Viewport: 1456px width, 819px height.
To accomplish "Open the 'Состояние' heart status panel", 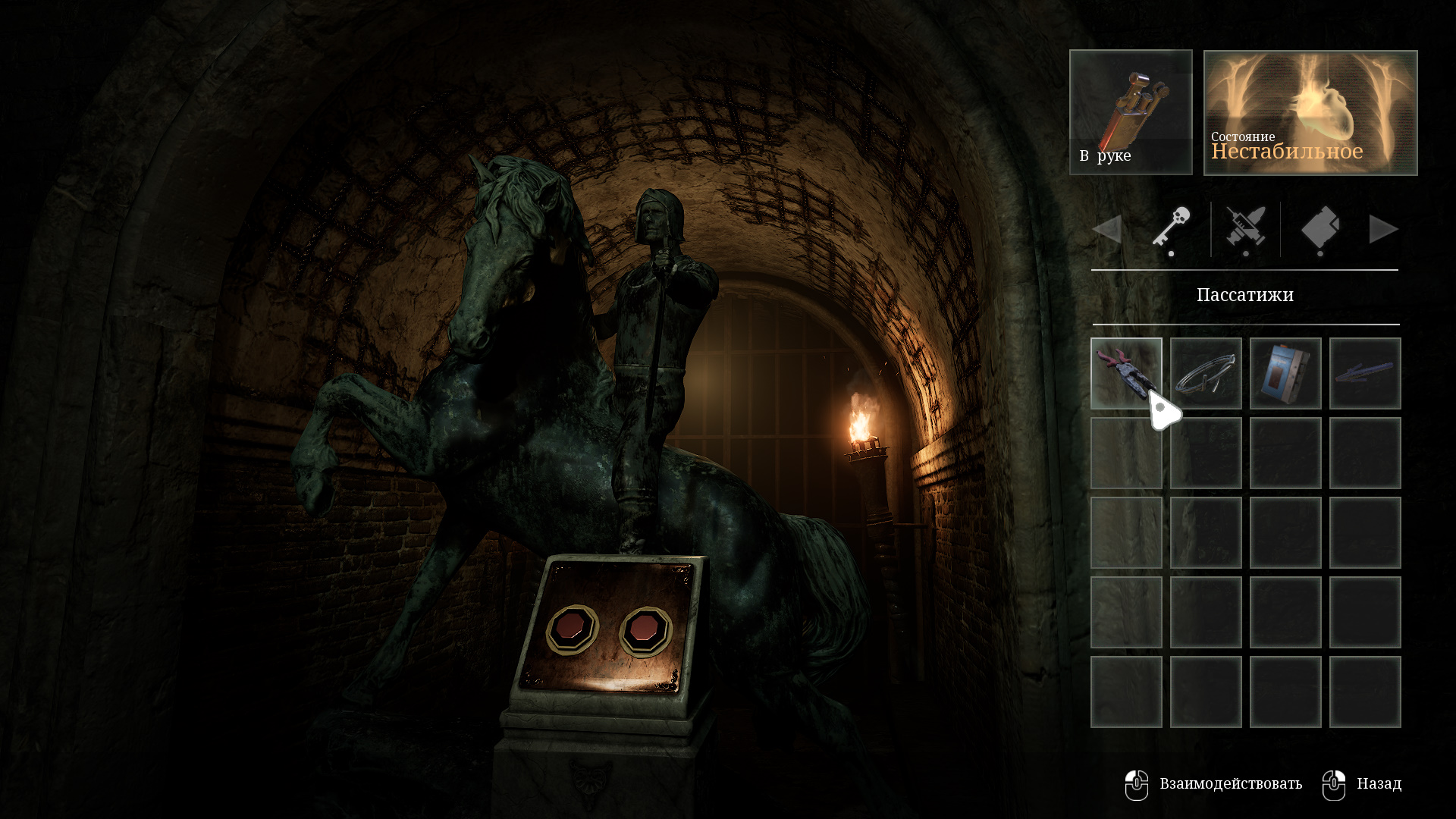I will point(1310,112).
